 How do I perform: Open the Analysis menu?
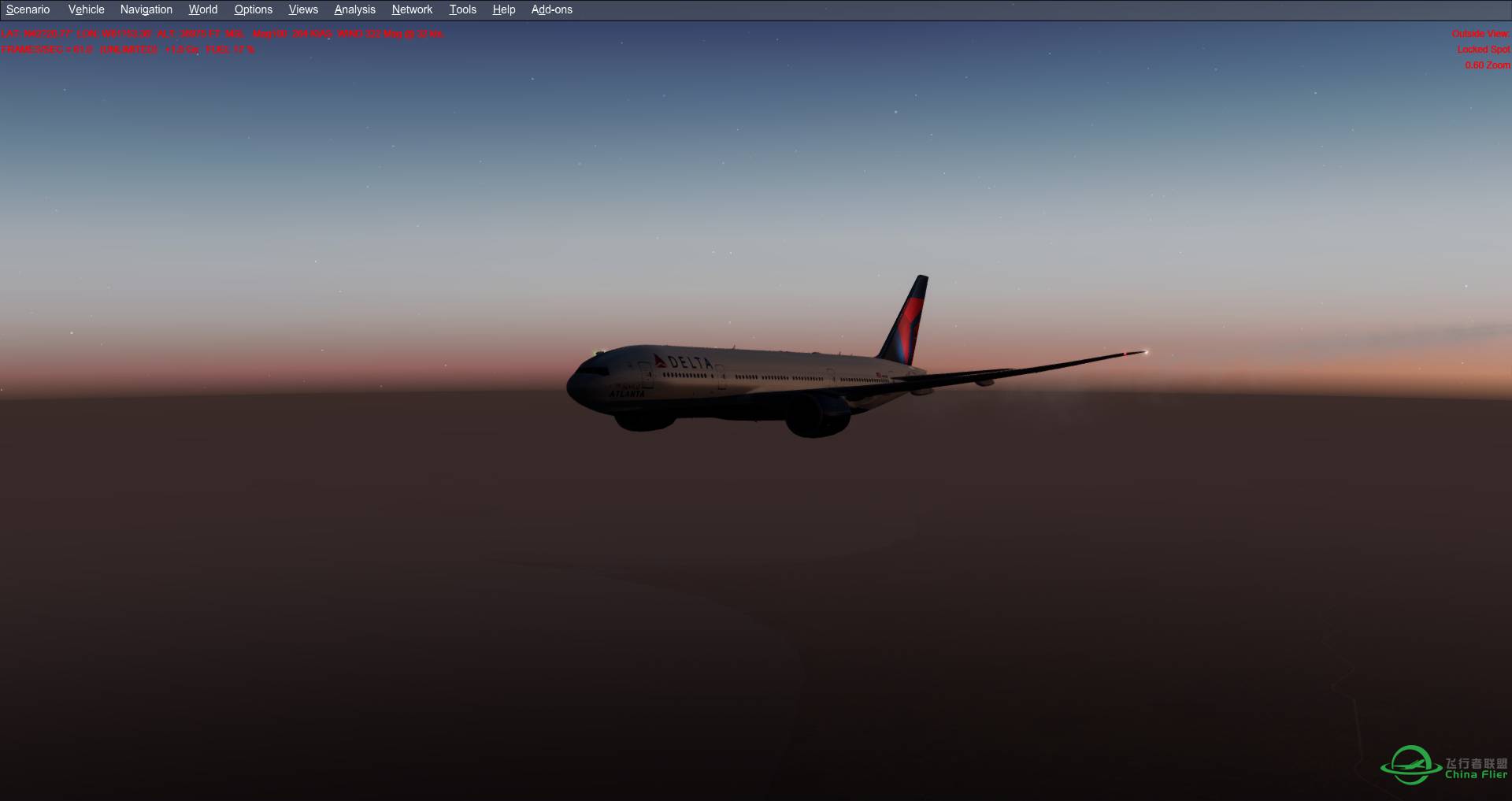click(354, 9)
